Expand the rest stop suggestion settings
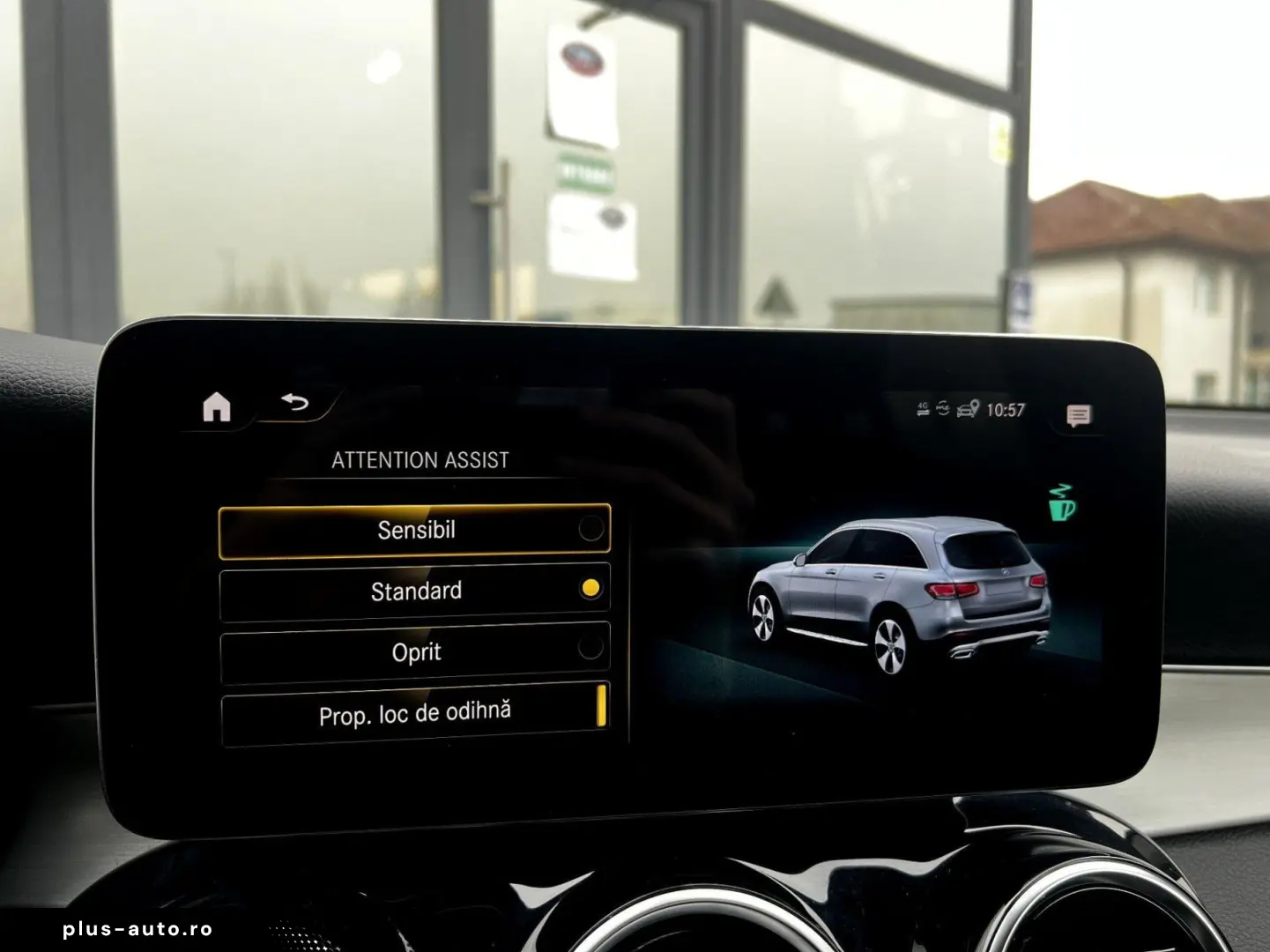 click(x=414, y=710)
